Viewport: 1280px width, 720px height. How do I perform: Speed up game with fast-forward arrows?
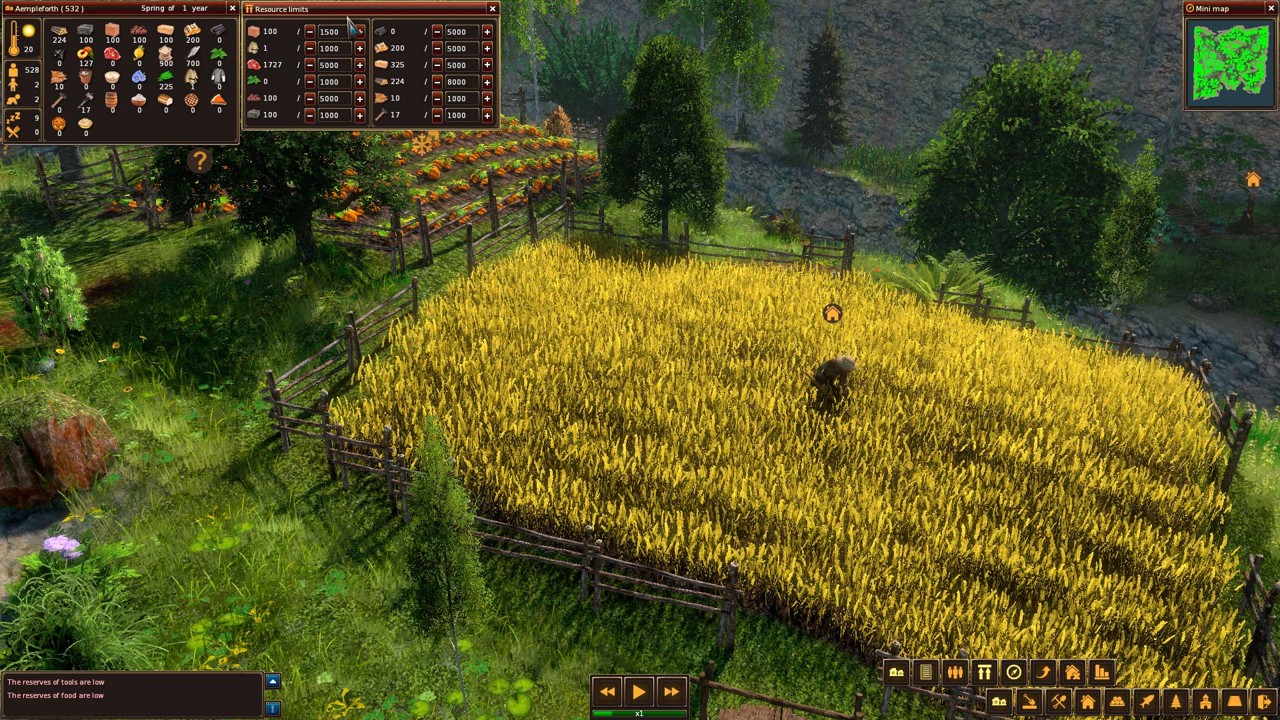[x=671, y=691]
